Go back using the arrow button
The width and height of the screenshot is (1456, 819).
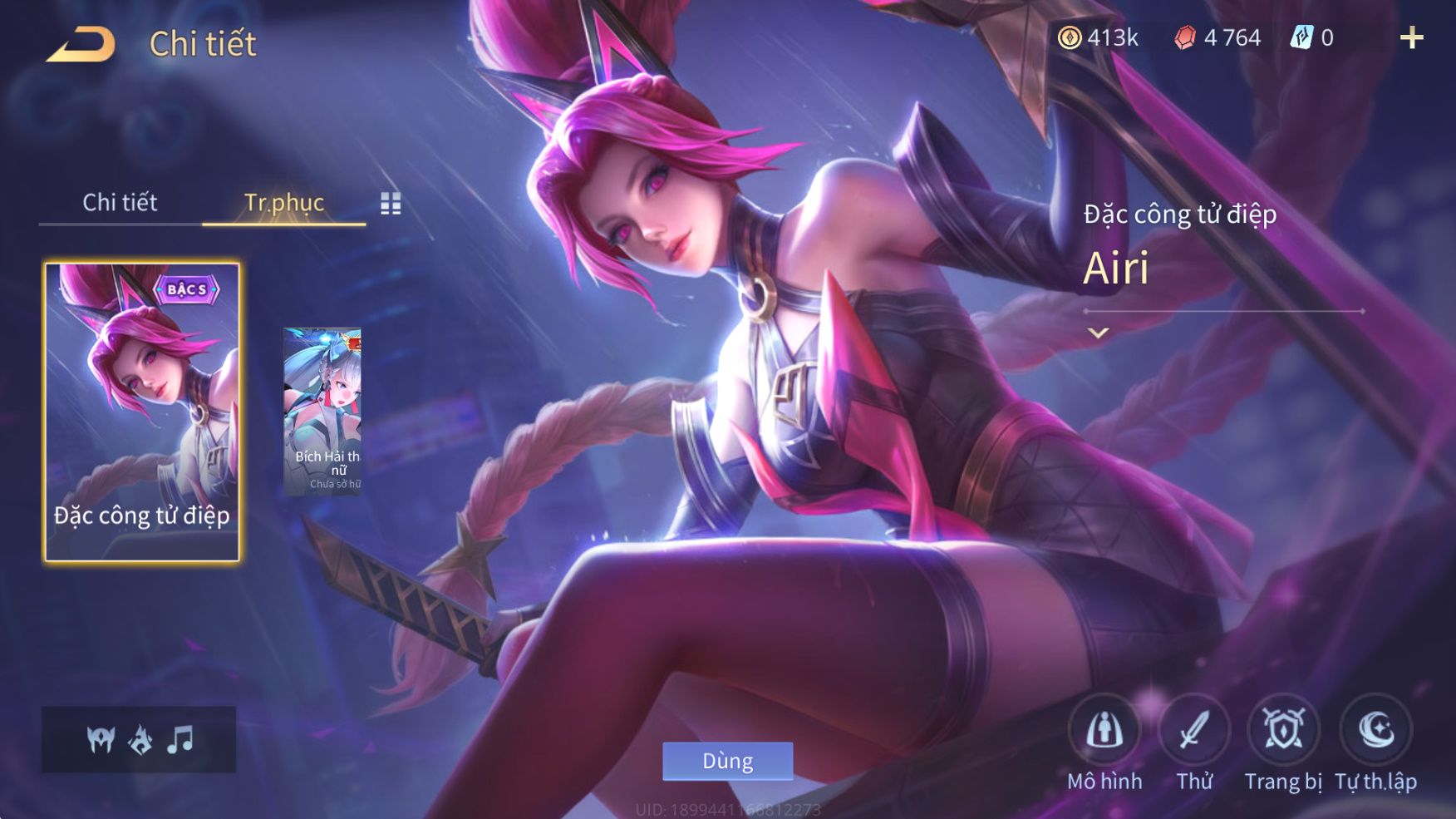81,44
